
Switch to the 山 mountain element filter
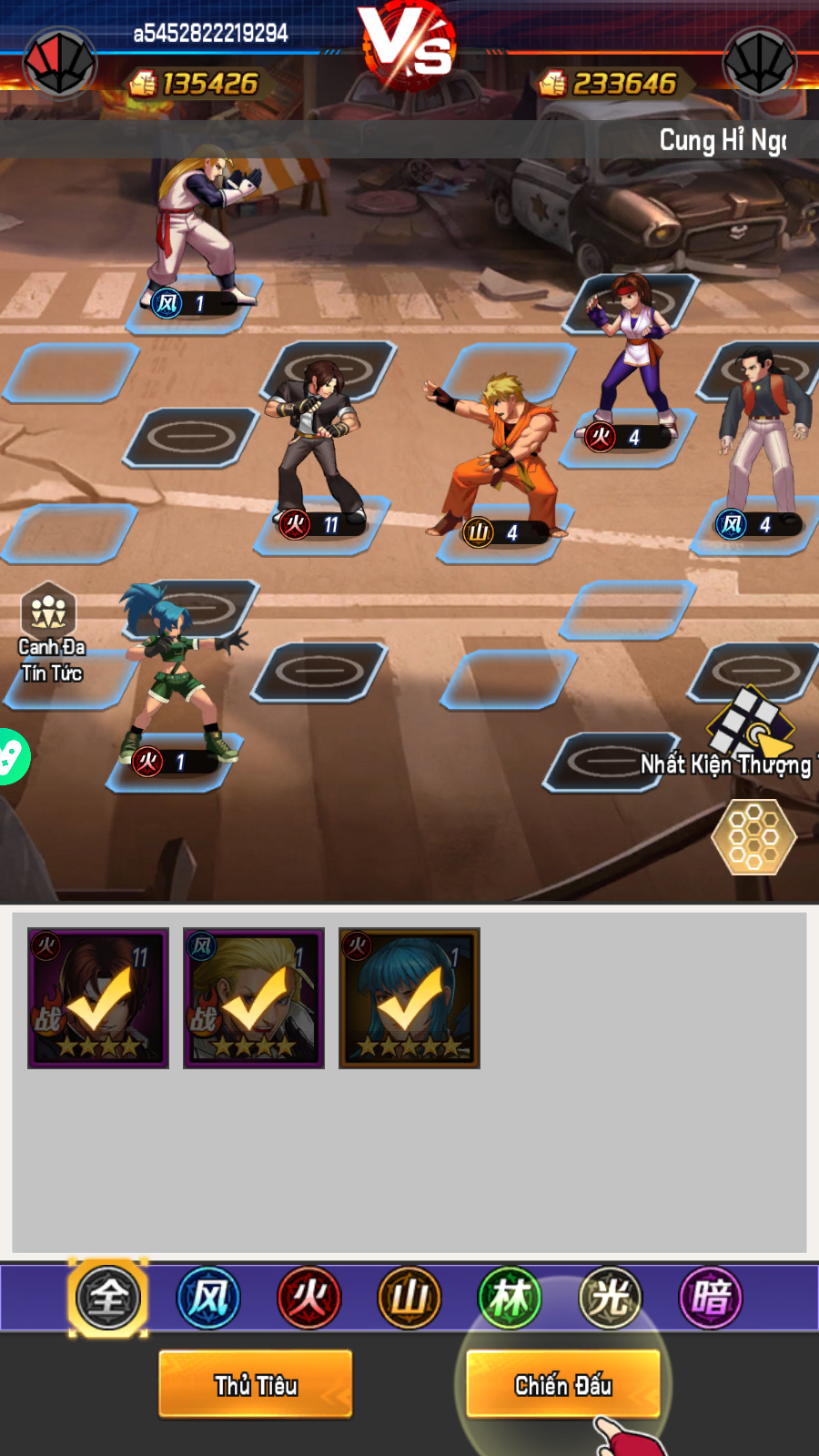pyautogui.click(x=409, y=1298)
